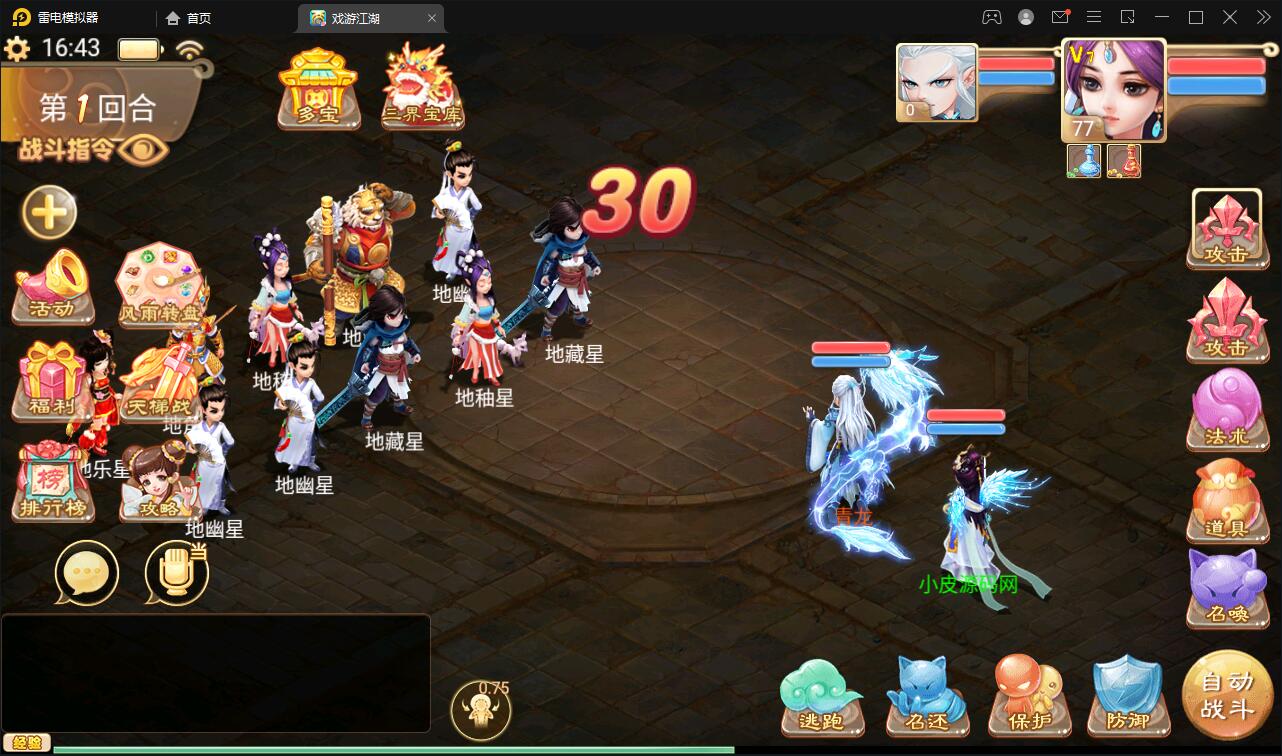The image size is (1282, 756).
Task: Select the 法术 spell action
Action: [1227, 410]
